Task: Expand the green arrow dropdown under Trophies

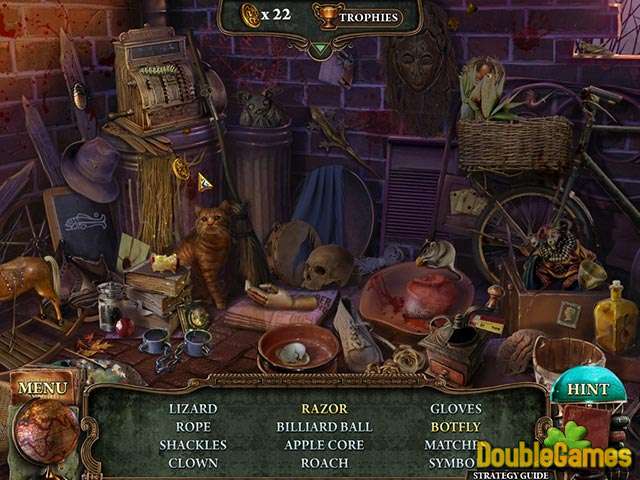Action: tap(319, 47)
